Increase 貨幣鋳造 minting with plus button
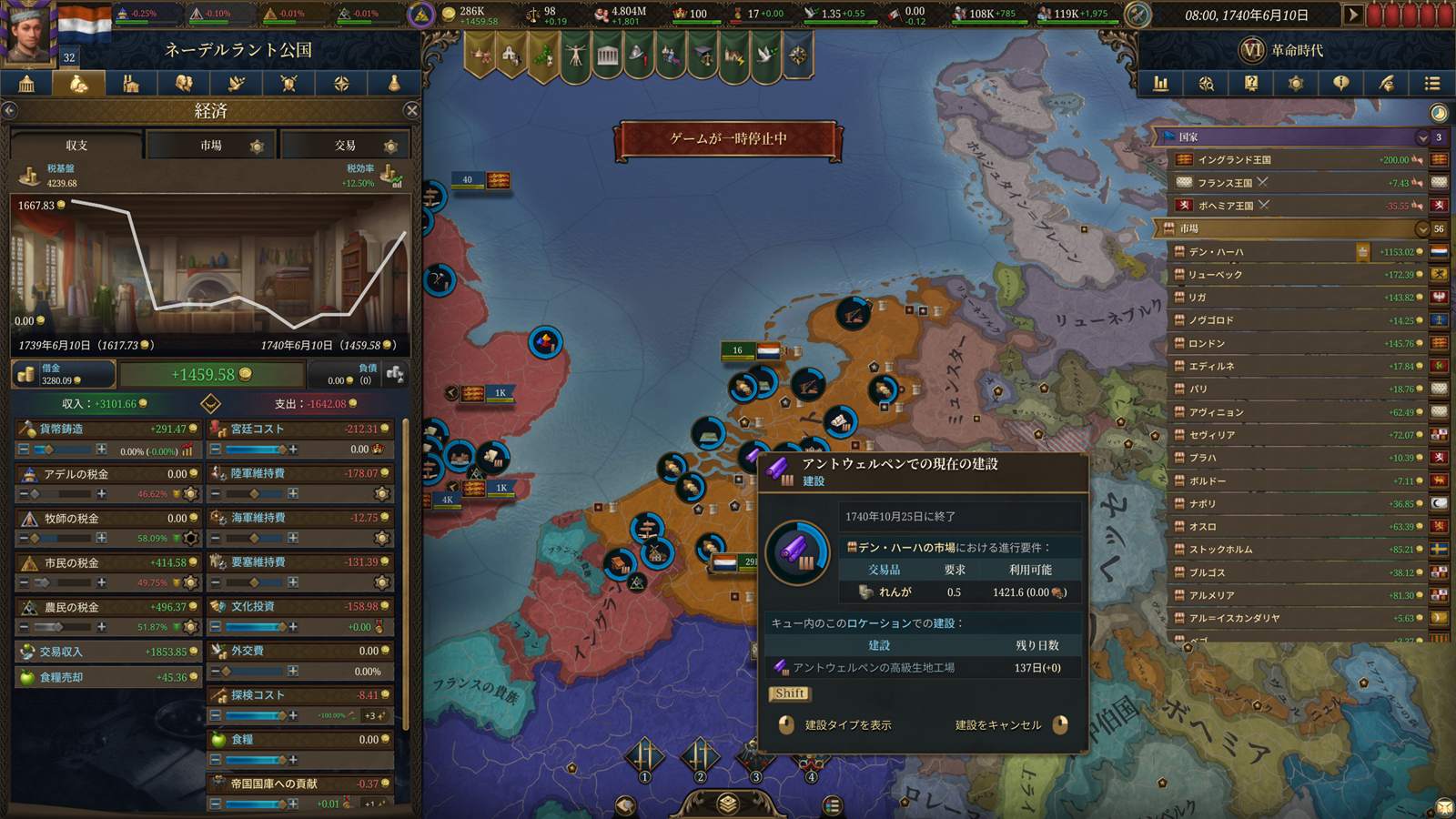 101,450
